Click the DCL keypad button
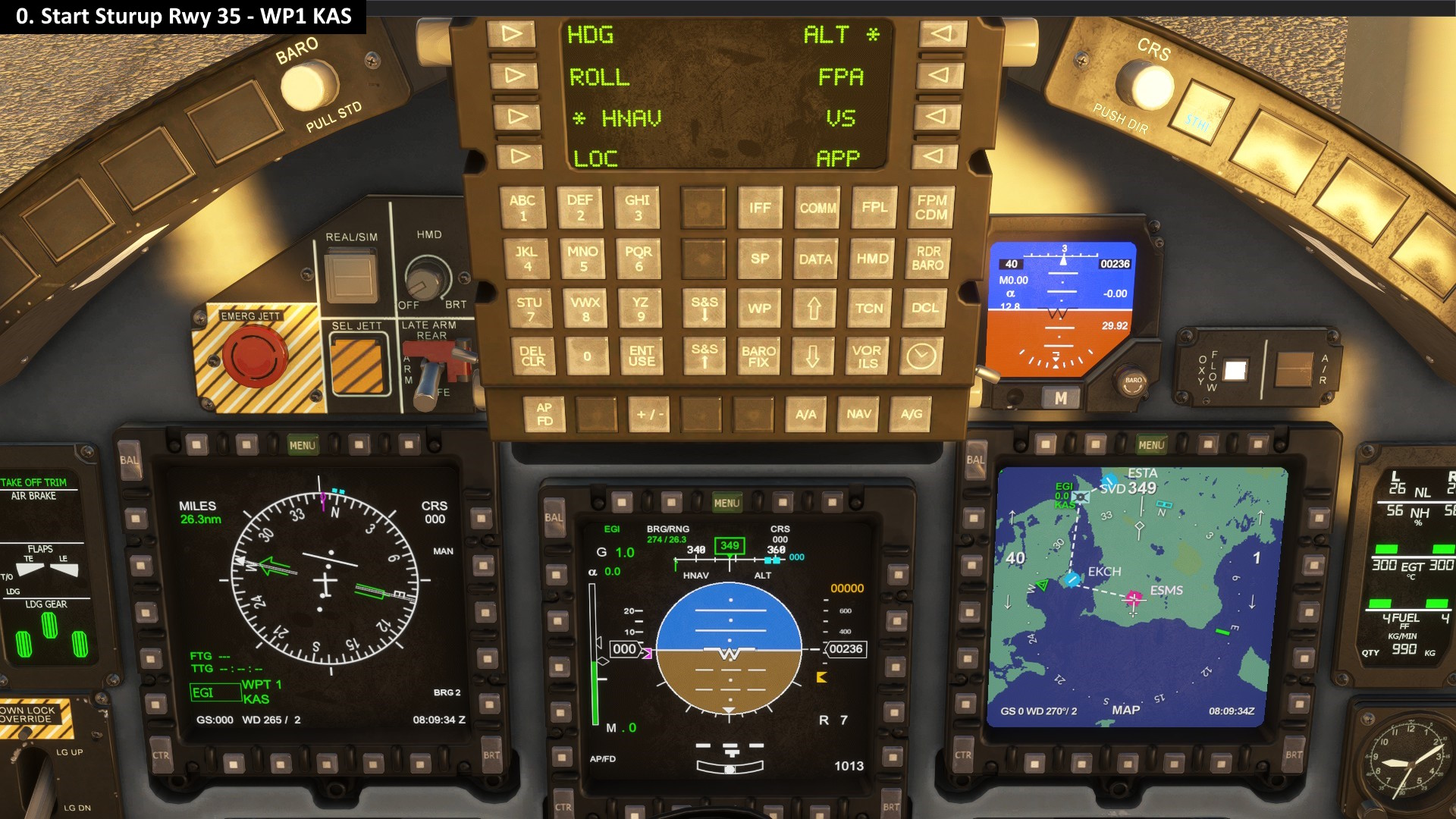The height and width of the screenshot is (819, 1456). (x=924, y=308)
